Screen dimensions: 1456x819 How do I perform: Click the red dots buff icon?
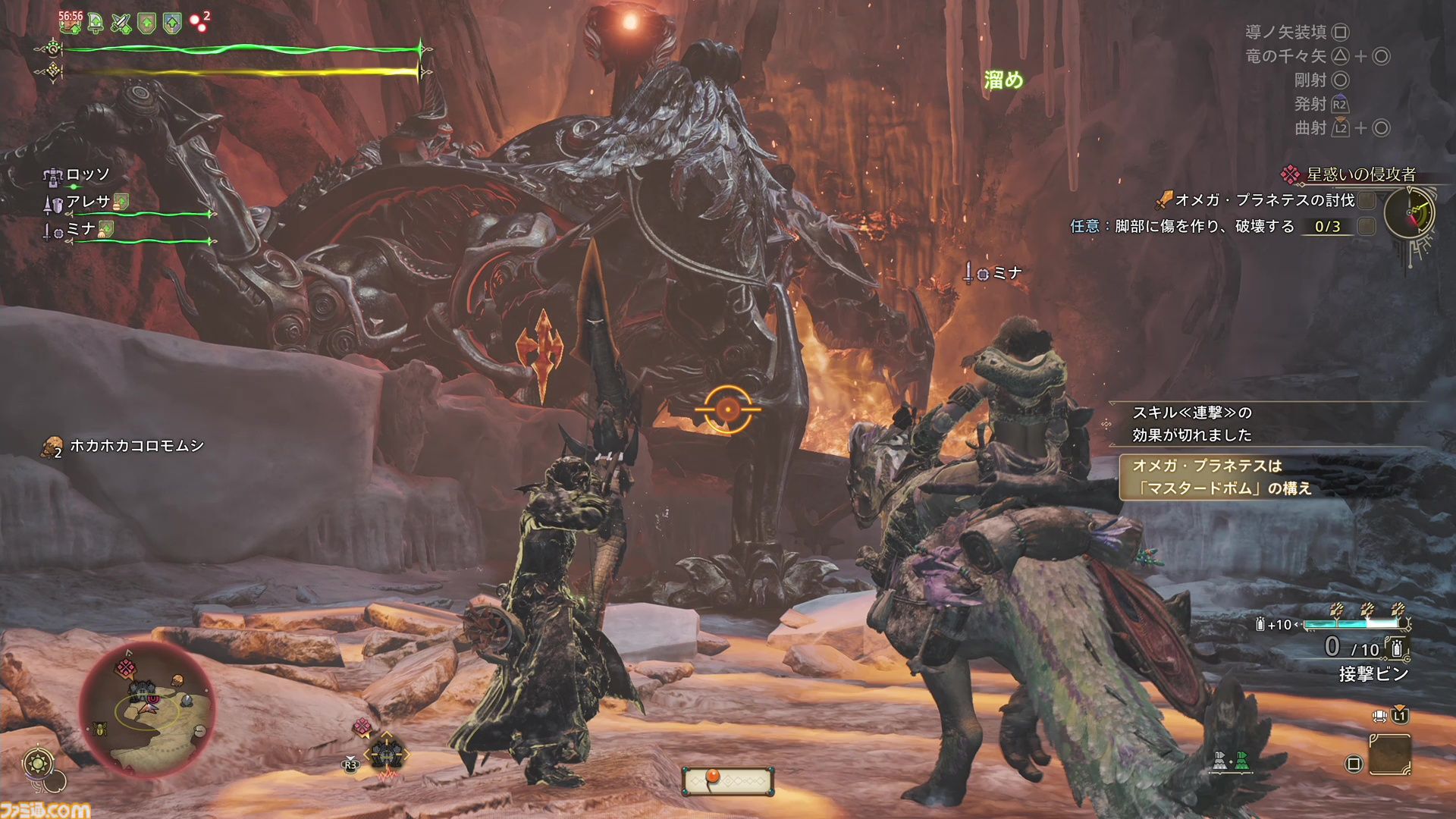199,22
